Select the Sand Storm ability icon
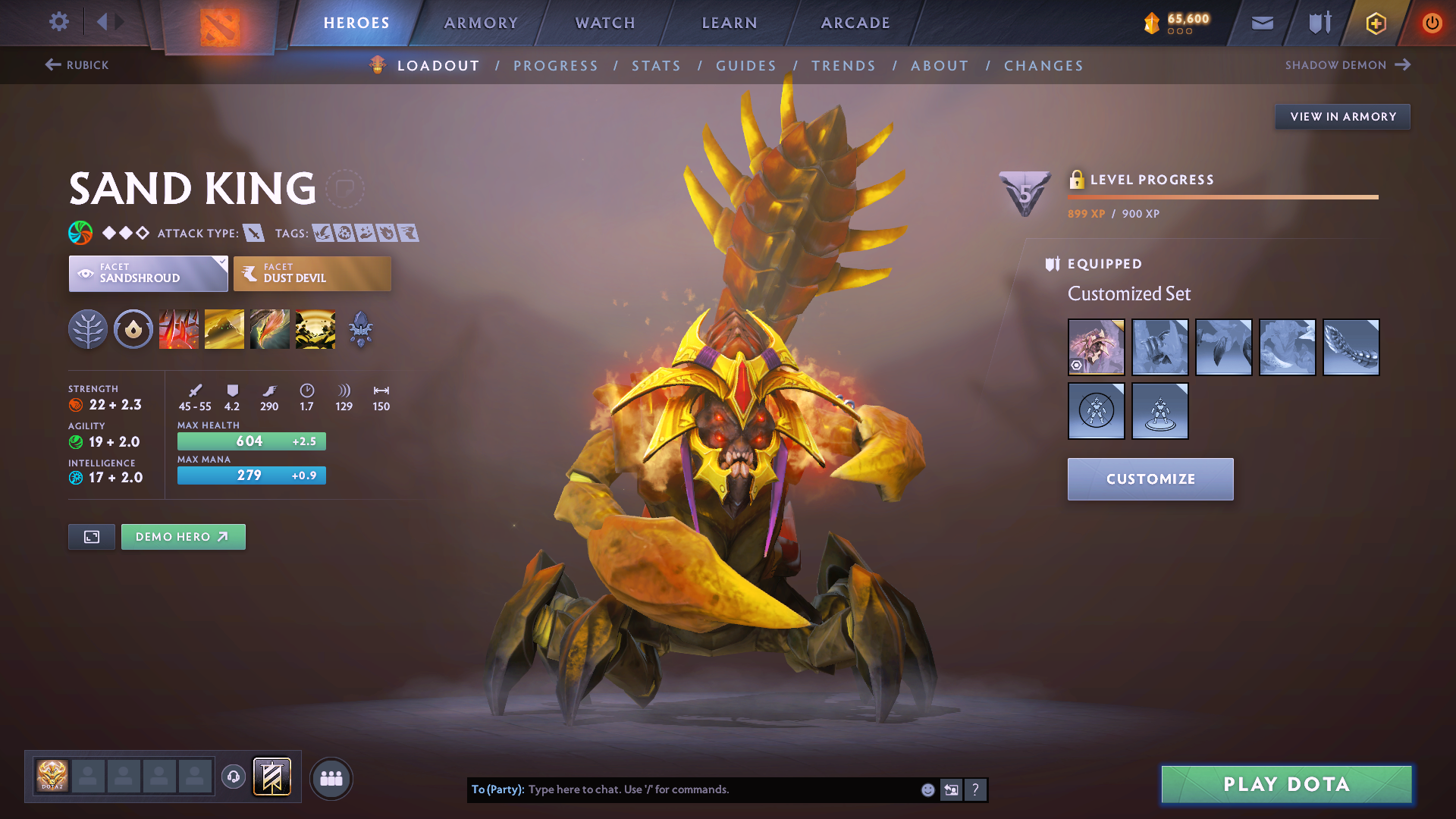Image resolution: width=1456 pixels, height=819 pixels. click(x=224, y=329)
